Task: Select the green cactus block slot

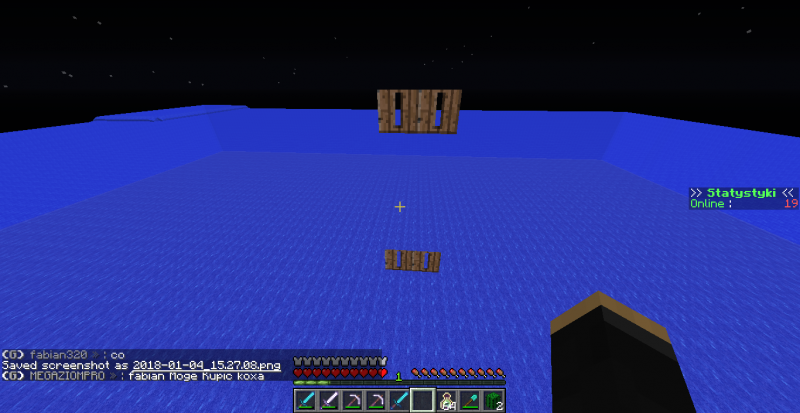Action: click(493, 401)
